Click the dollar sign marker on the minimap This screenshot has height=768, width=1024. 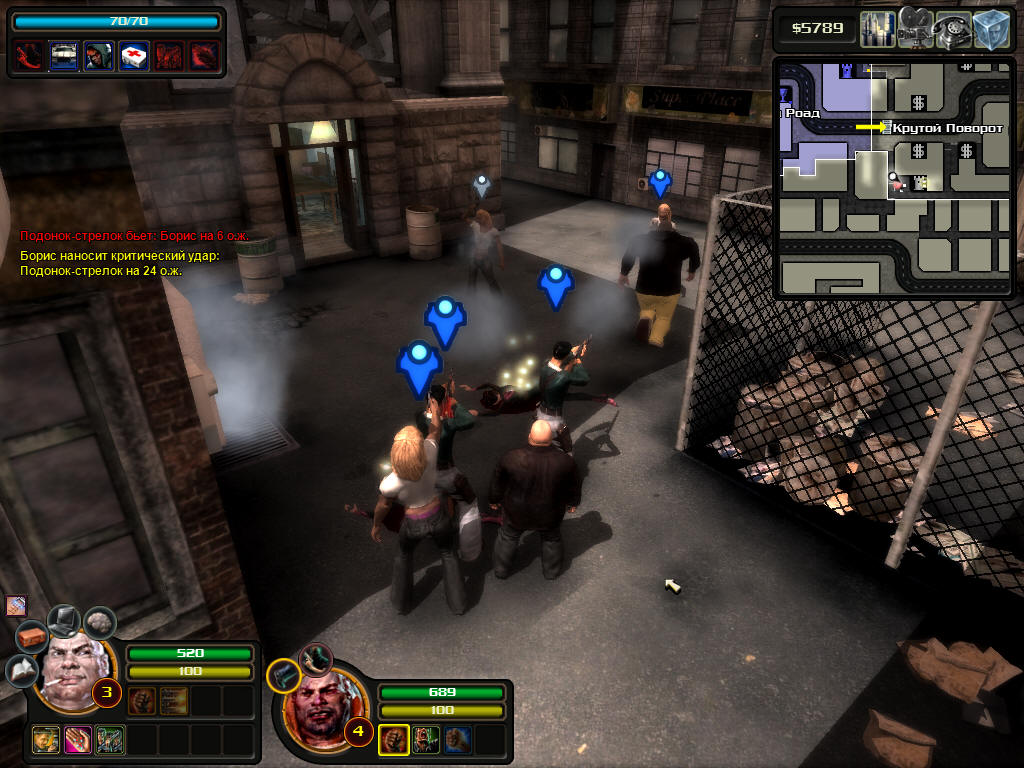pyautogui.click(x=918, y=103)
